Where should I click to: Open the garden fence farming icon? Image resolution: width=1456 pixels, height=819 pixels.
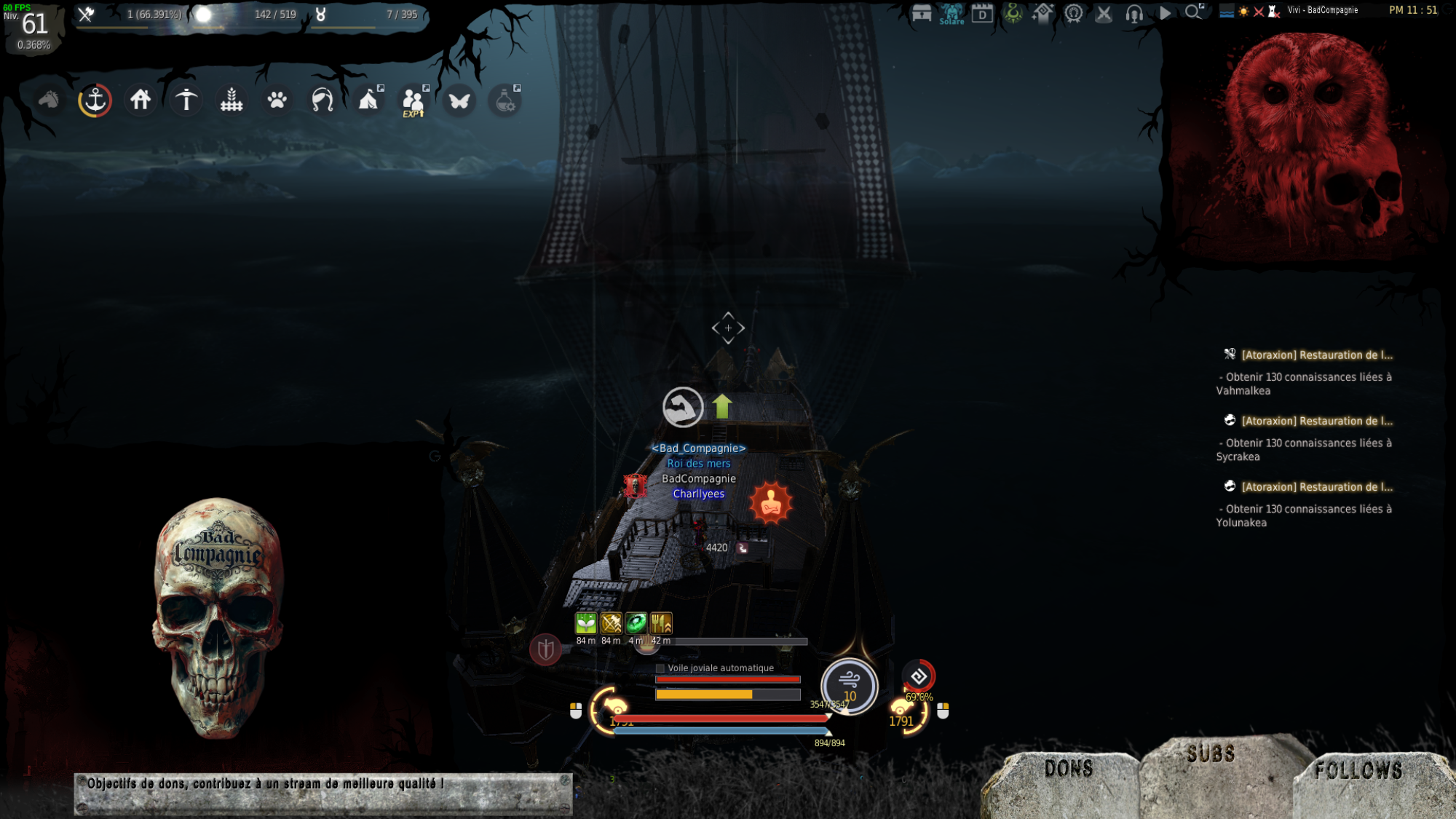coord(232,100)
